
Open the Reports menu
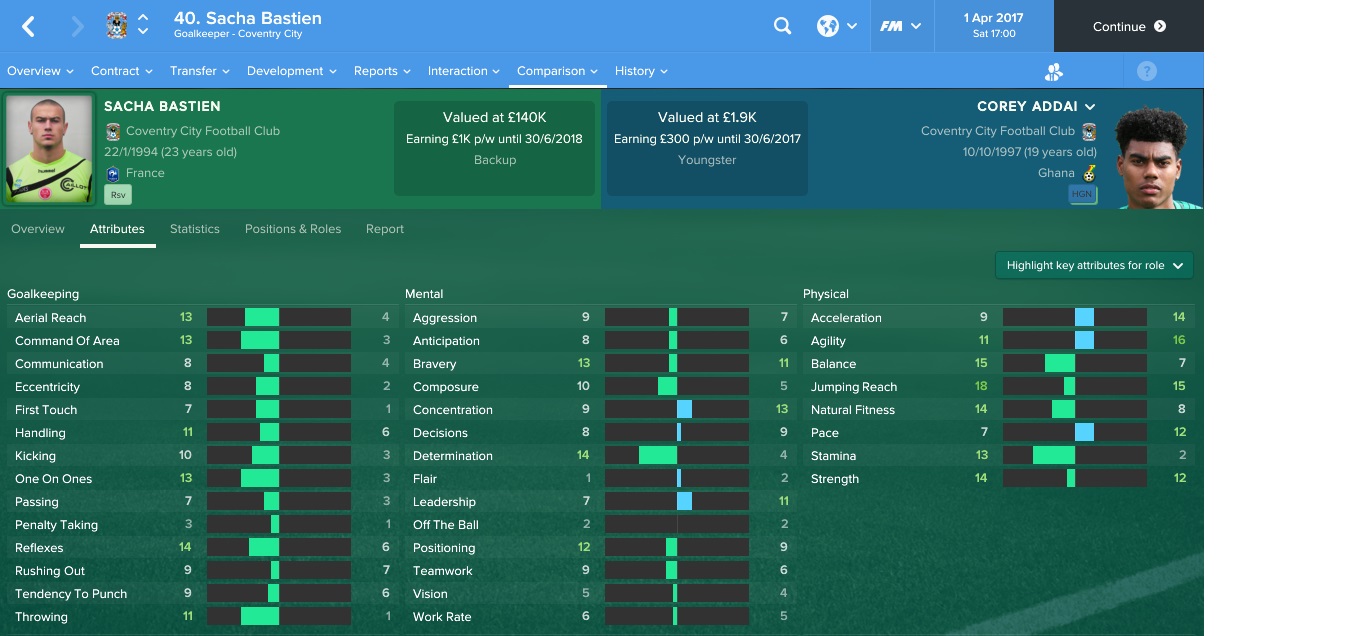pyautogui.click(x=382, y=71)
